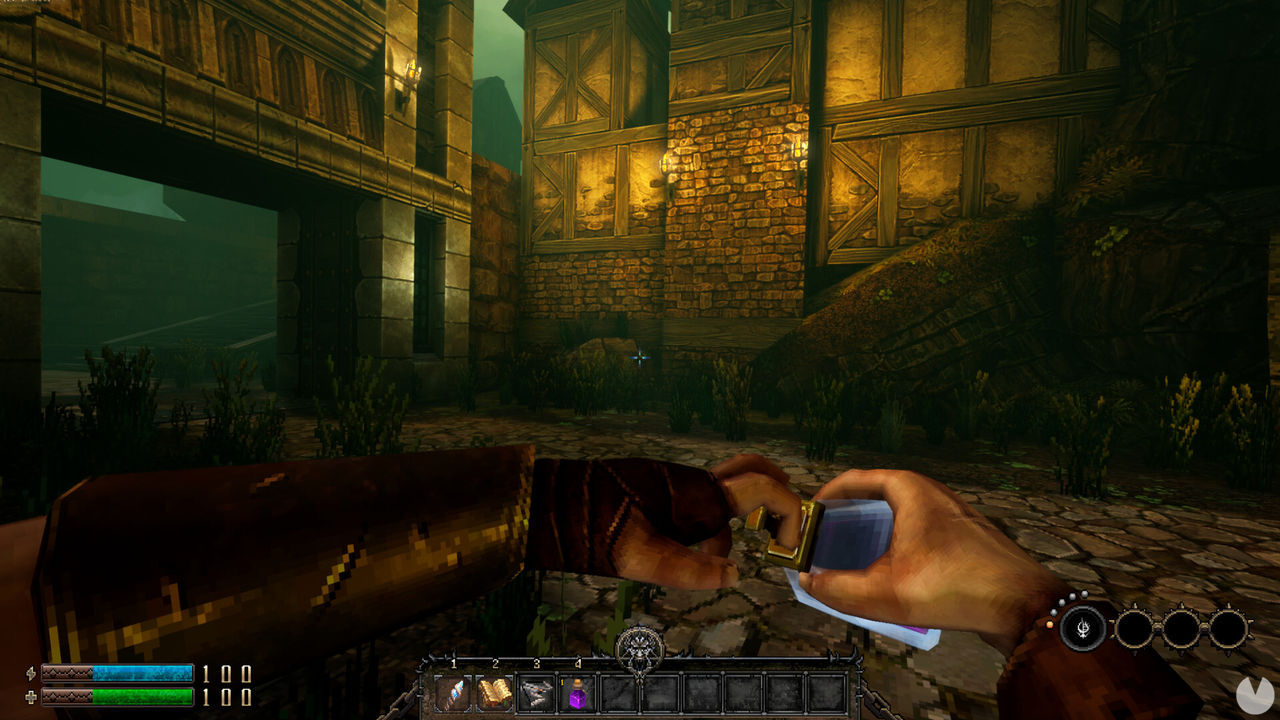Screen dimensions: 1280x720
Task: Toggle the orange charge pip on the spell wheel
Action: (1049, 625)
